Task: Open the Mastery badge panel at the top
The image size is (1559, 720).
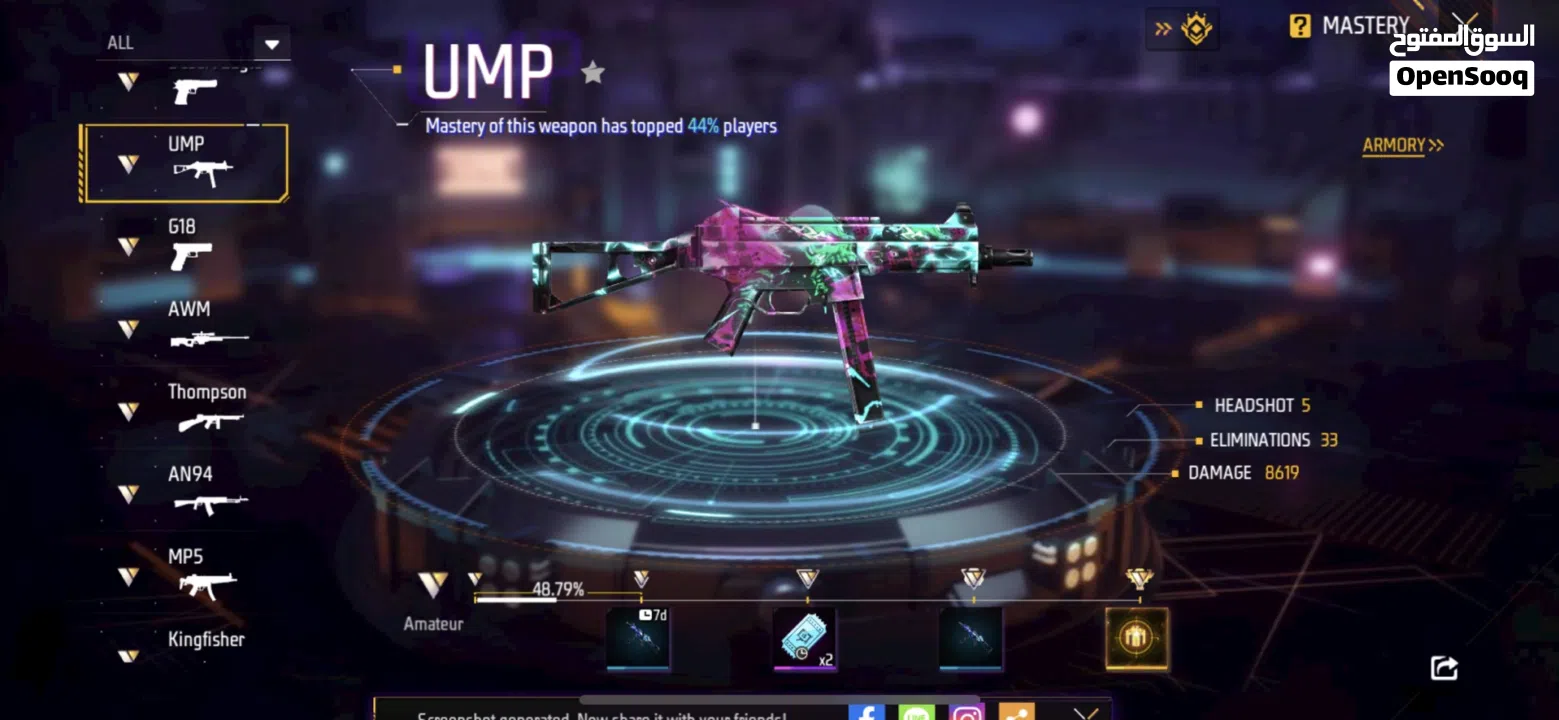Action: point(1192,29)
